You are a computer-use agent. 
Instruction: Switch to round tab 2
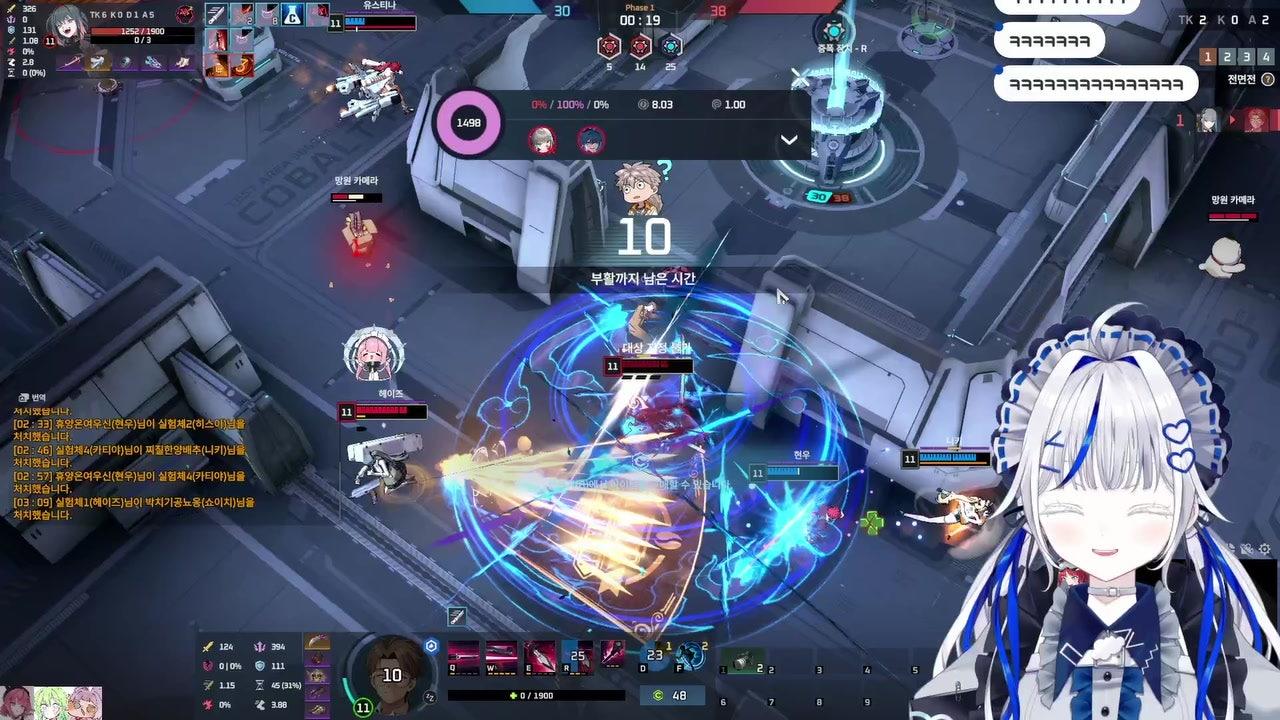pyautogui.click(x=1226, y=57)
